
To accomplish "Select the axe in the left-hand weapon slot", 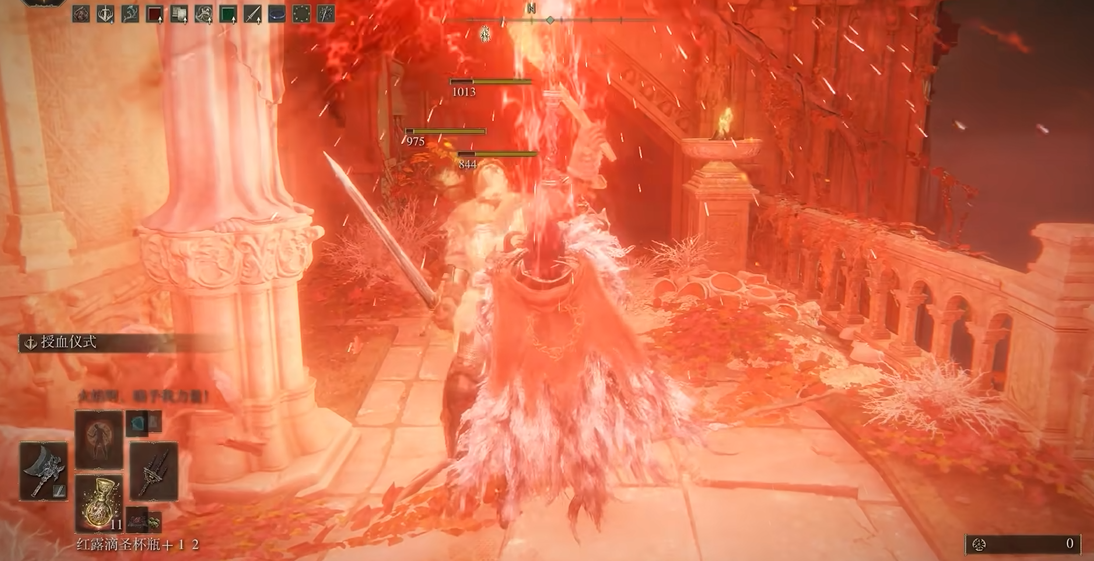I will pos(43,471).
